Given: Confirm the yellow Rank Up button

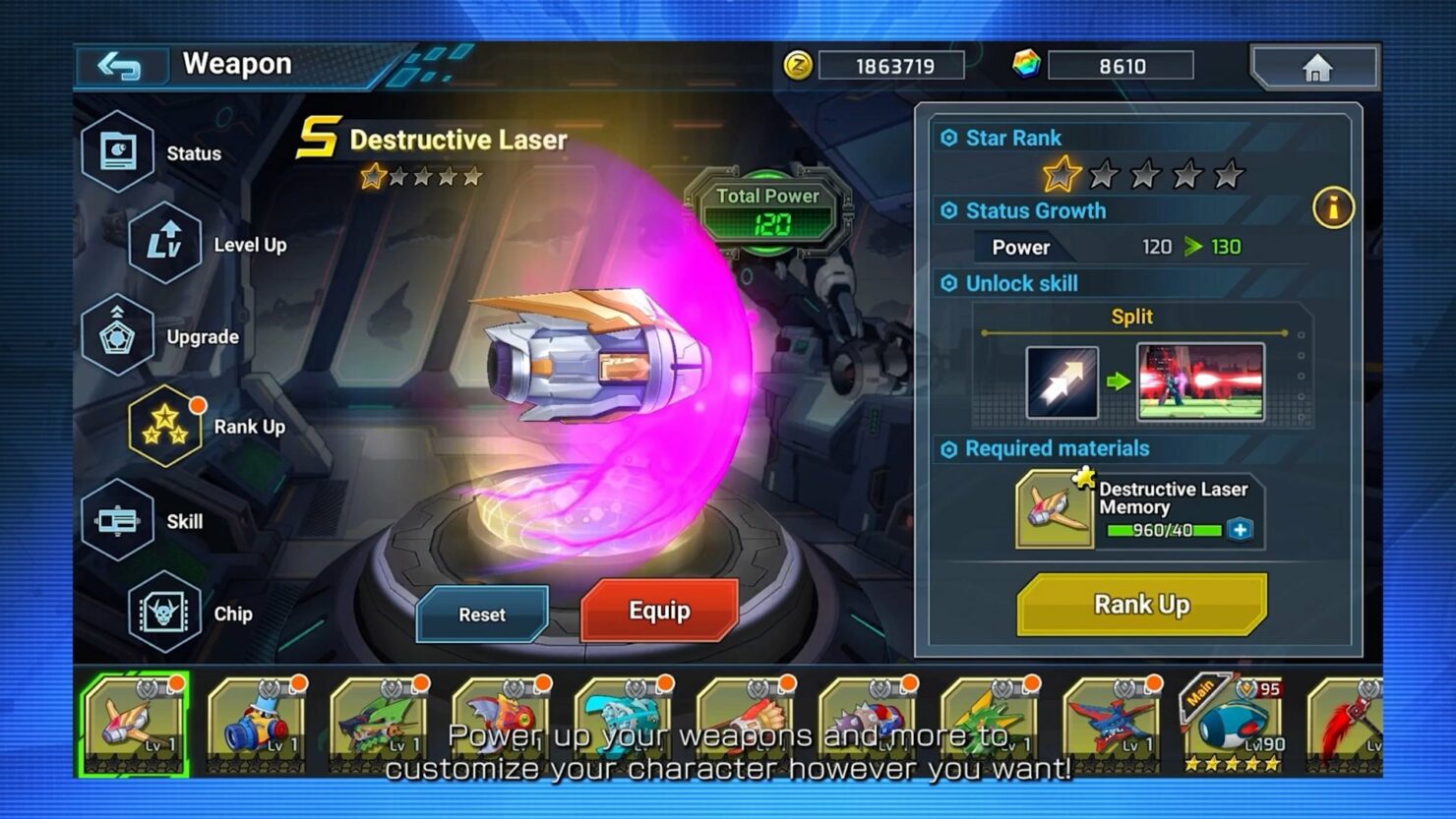Looking at the screenshot, I should click(x=1141, y=605).
